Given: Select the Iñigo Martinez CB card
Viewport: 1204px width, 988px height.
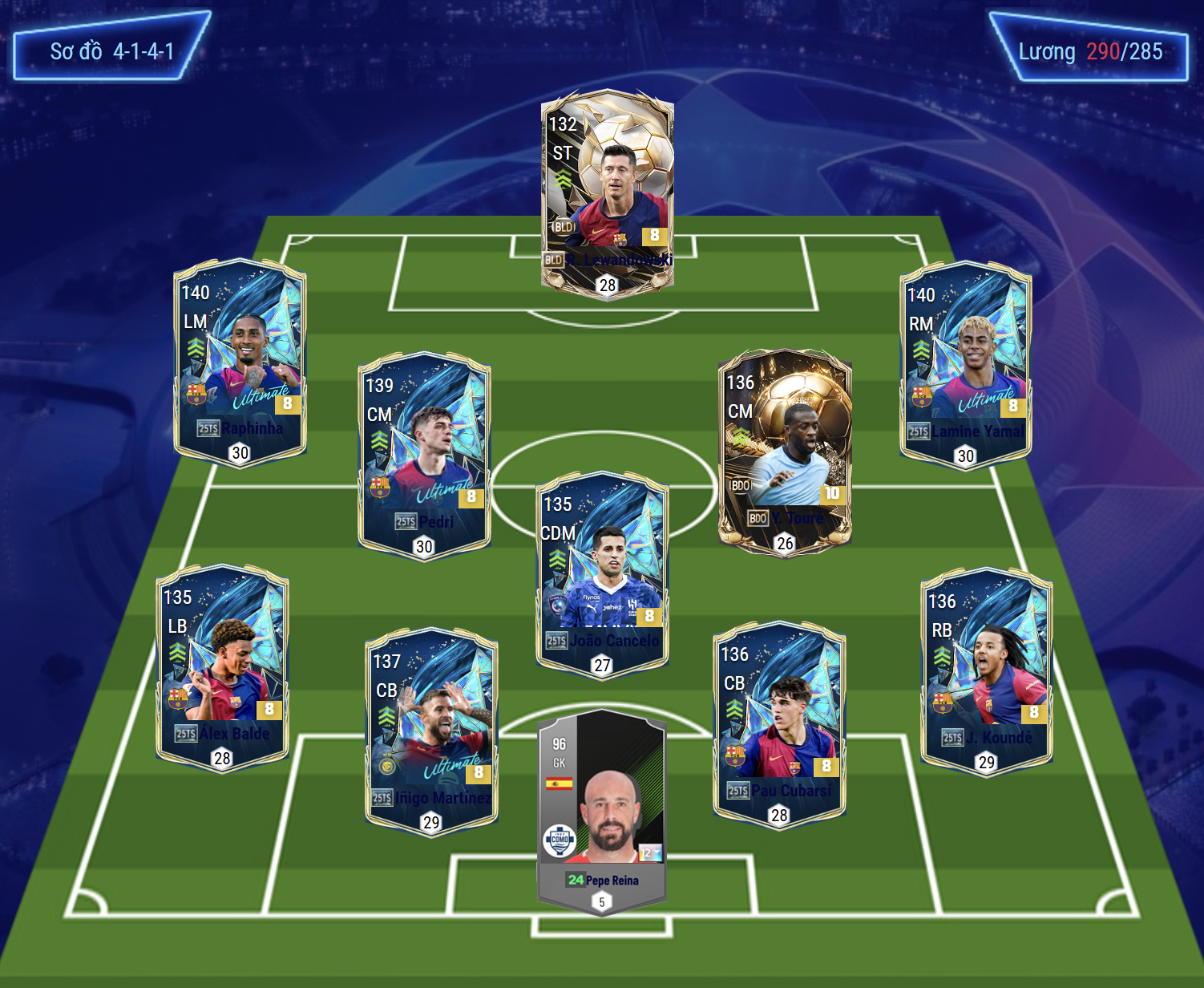Looking at the screenshot, I should pyautogui.click(x=431, y=731).
